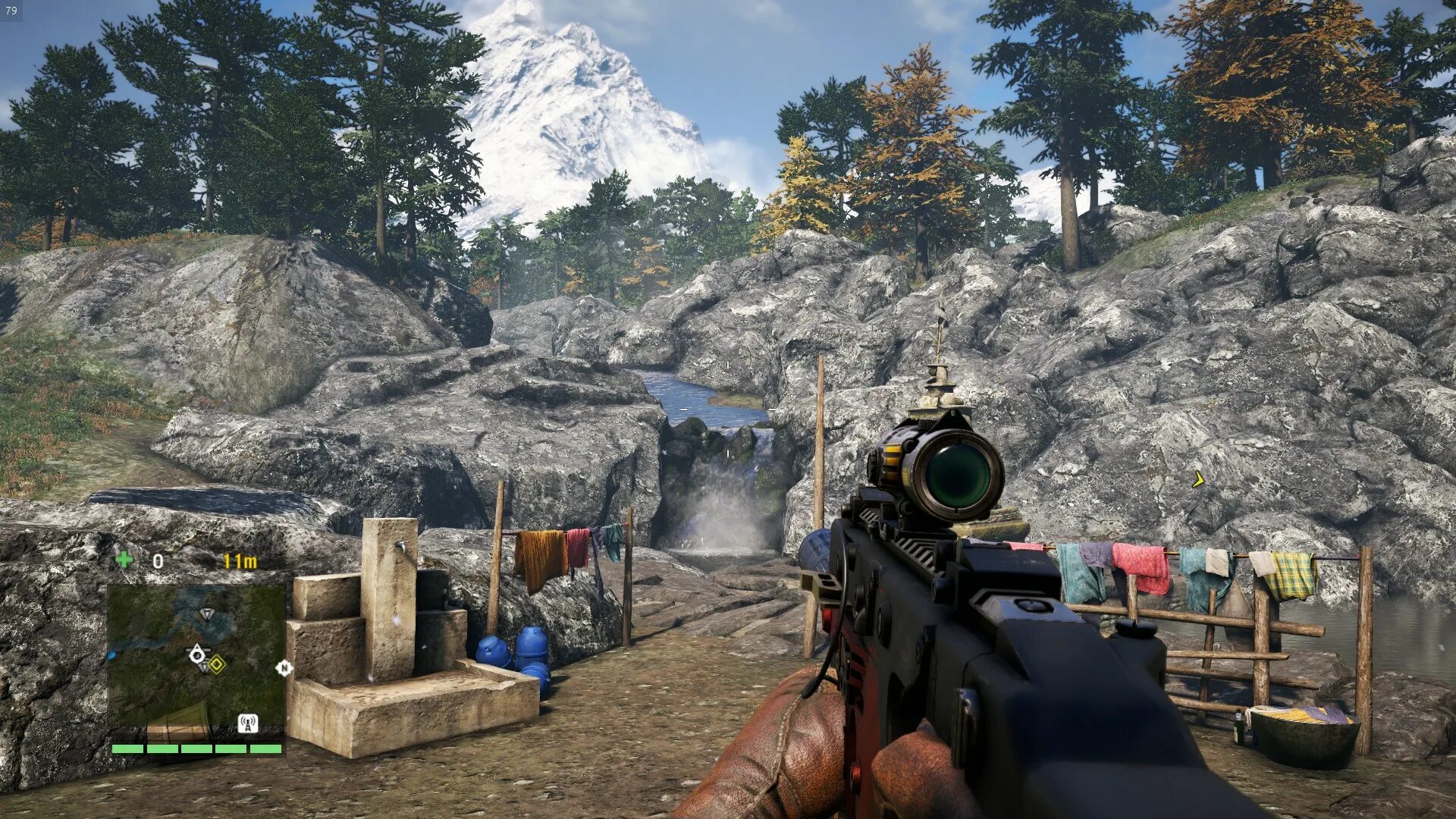
Task: Click the yellow waypoint arrow on screen
Action: [1198, 479]
